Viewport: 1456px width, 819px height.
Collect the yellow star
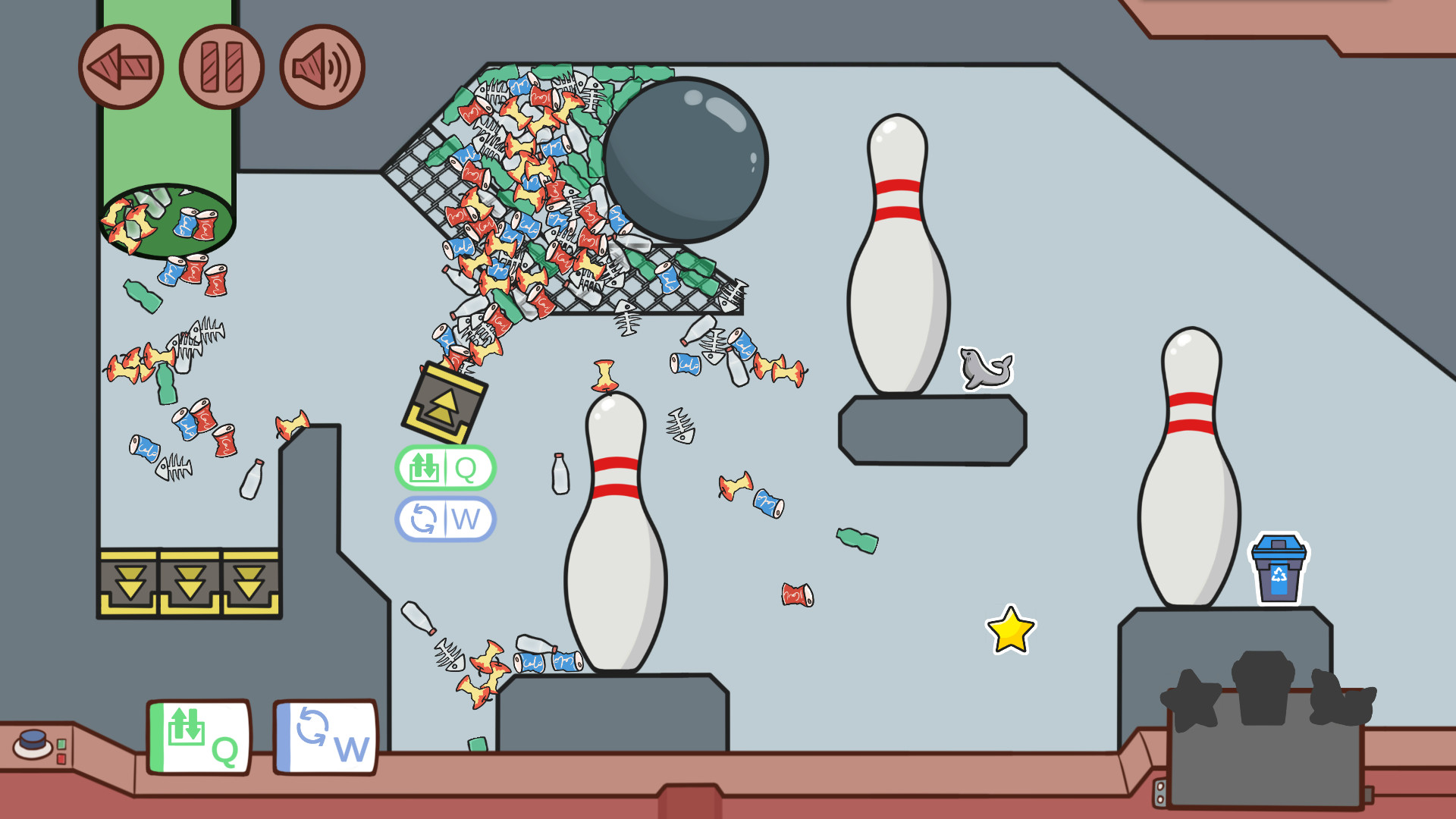tap(1010, 631)
